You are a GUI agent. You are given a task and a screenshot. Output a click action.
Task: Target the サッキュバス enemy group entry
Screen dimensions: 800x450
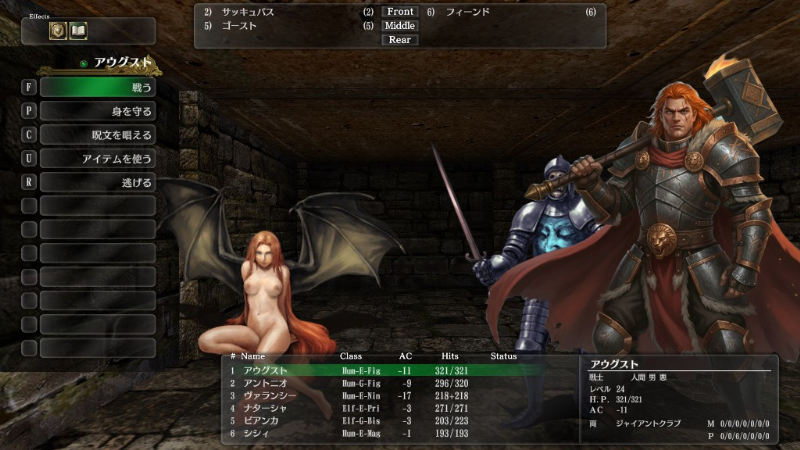coord(248,12)
